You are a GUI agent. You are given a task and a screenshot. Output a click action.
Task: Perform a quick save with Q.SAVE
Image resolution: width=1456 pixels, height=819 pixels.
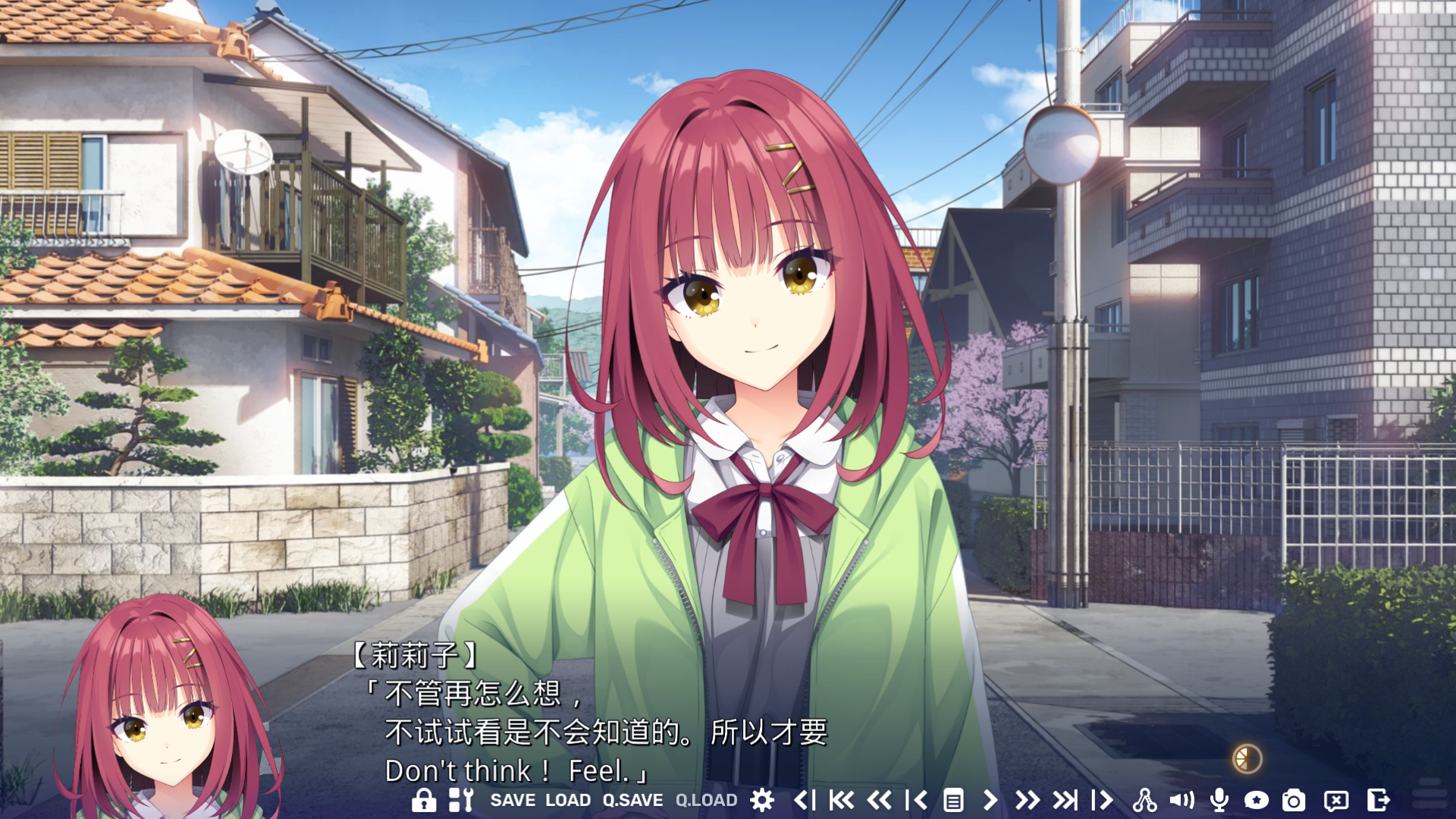click(x=632, y=800)
